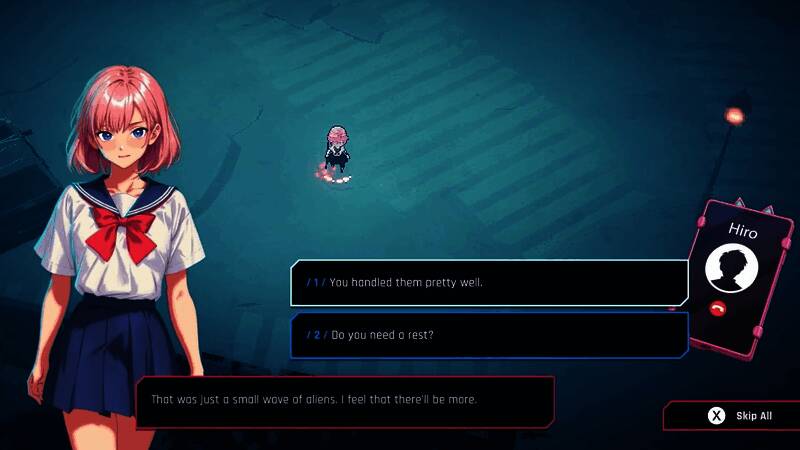Select the "Do you need a rest?" reply
The height and width of the screenshot is (450, 800).
pyautogui.click(x=489, y=335)
